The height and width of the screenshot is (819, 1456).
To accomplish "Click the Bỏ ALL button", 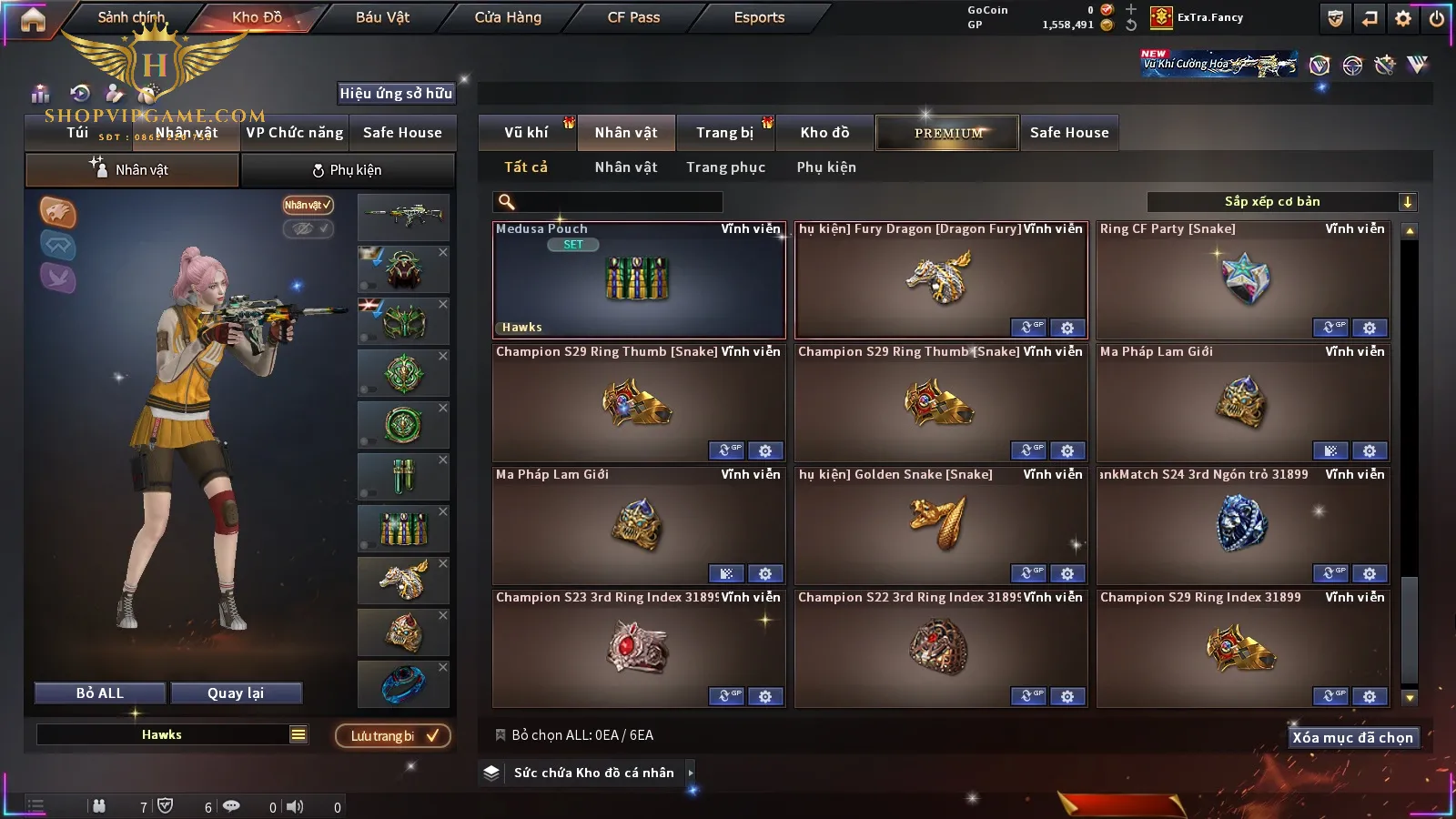I will point(100,693).
